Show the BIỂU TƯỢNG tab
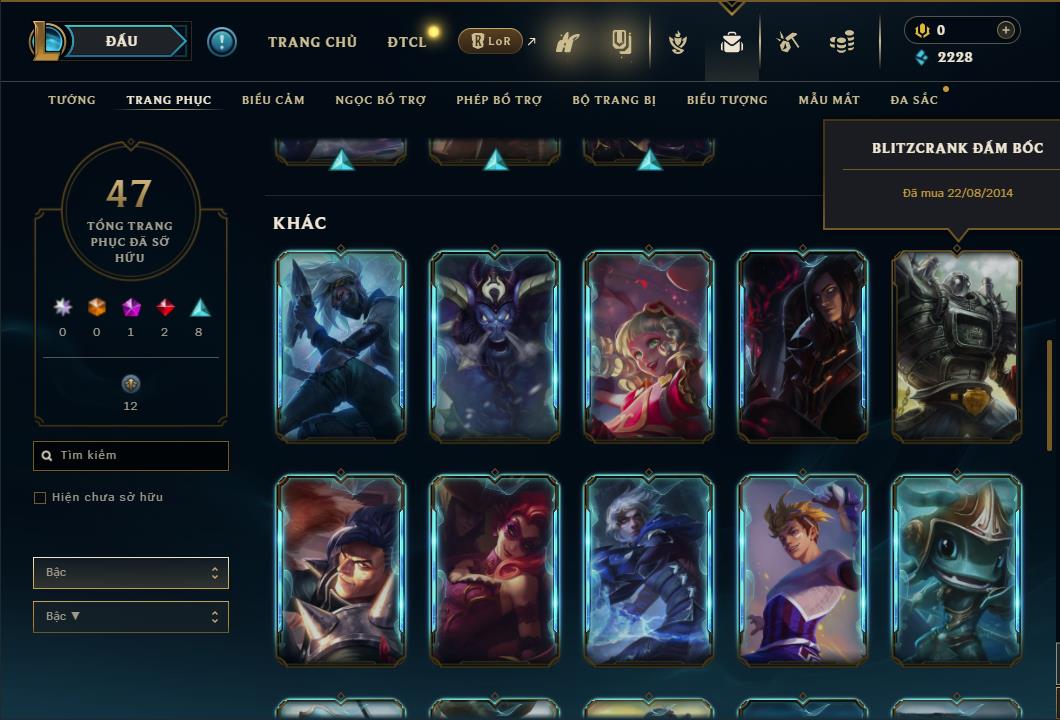Screen dimensions: 1060x720 (x=727, y=100)
